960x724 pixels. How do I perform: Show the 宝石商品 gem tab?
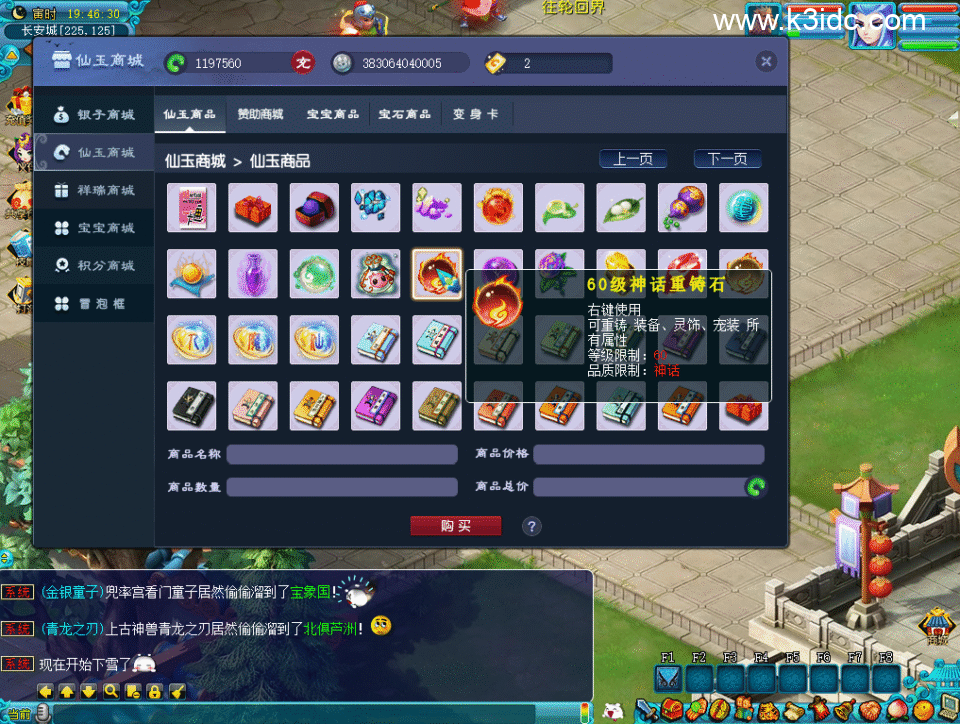point(404,114)
